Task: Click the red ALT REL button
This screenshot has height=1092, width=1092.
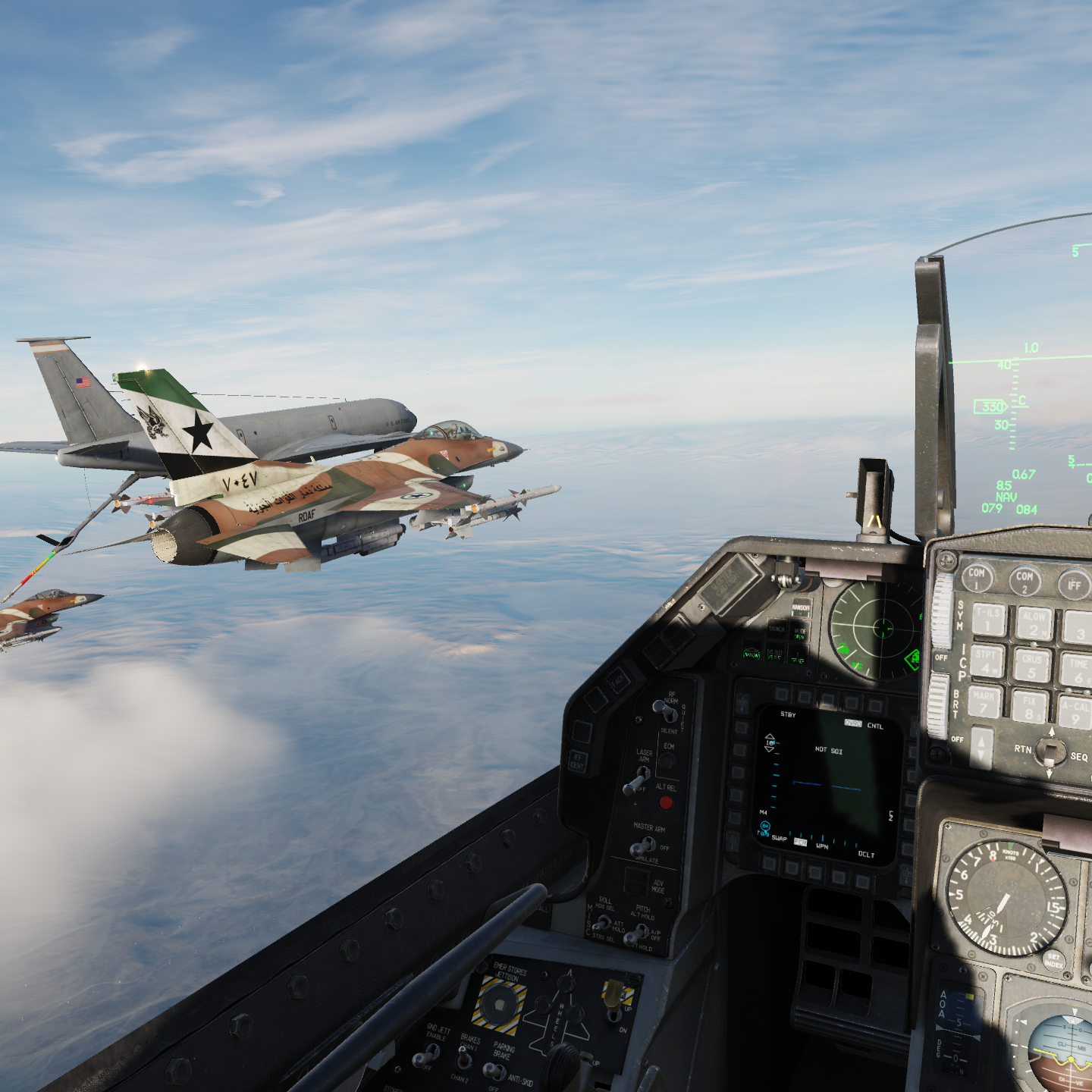Action: pyautogui.click(x=666, y=802)
